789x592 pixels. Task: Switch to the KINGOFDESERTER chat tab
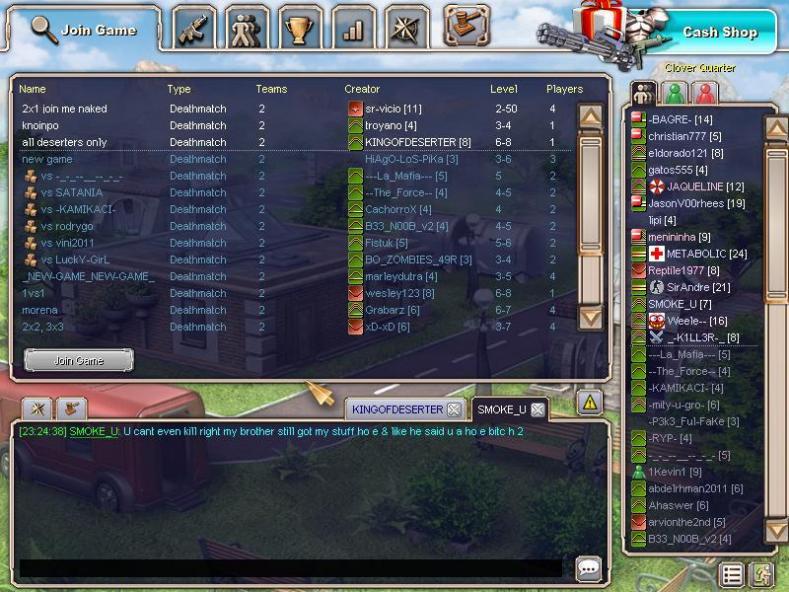tap(398, 409)
